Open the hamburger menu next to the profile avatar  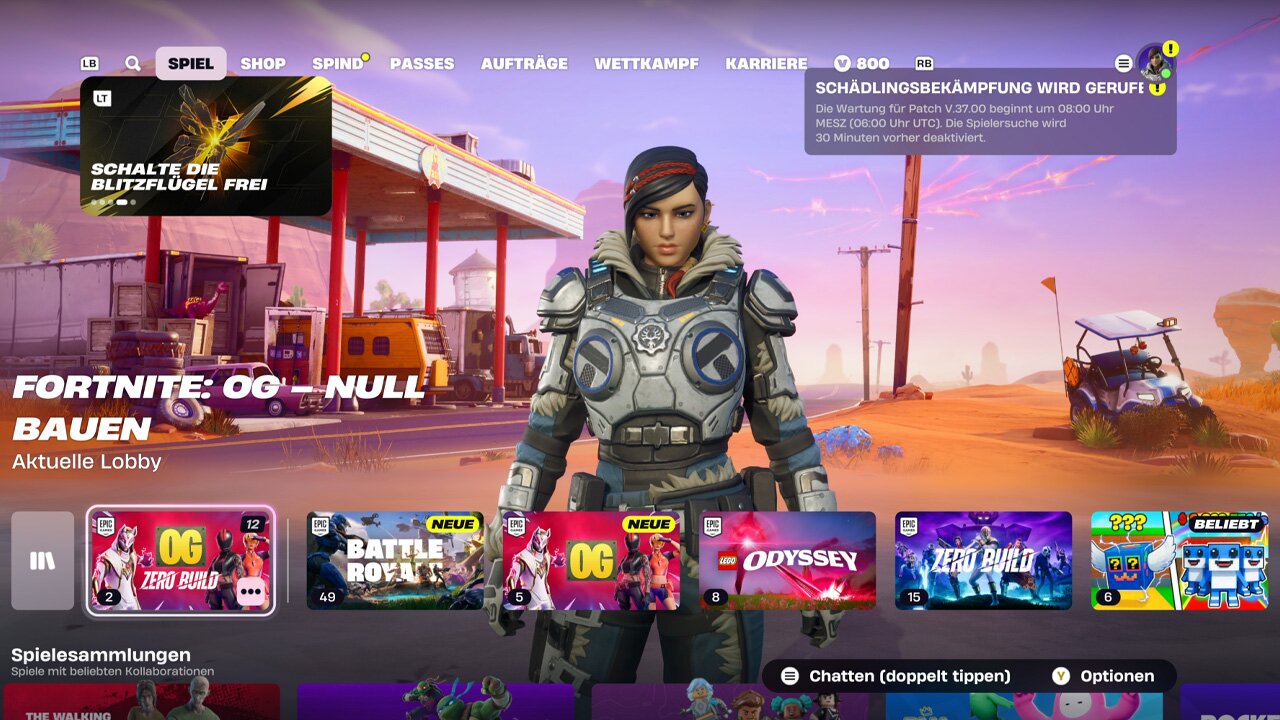click(1123, 63)
